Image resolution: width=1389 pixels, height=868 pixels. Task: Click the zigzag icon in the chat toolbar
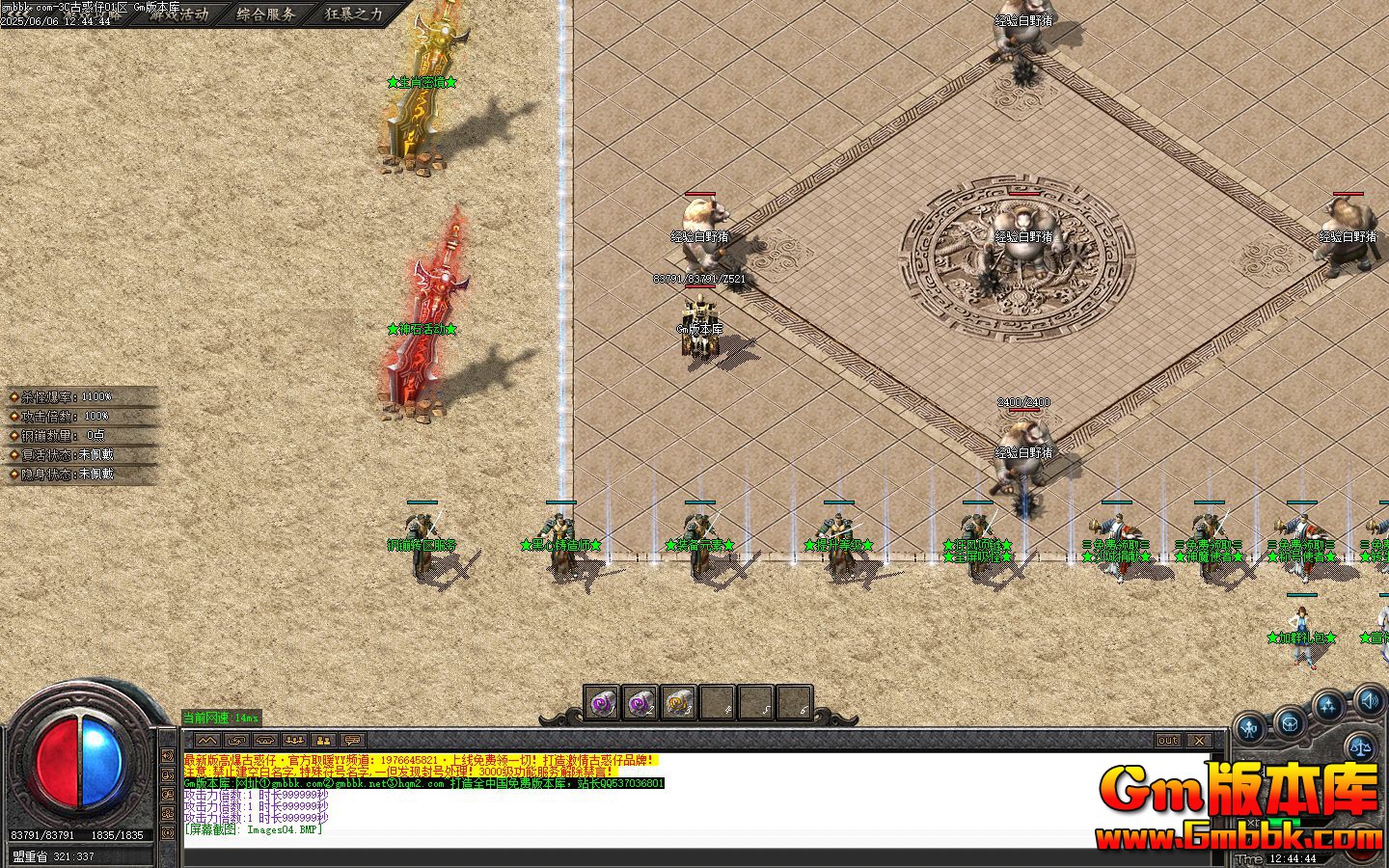pyautogui.click(x=207, y=739)
